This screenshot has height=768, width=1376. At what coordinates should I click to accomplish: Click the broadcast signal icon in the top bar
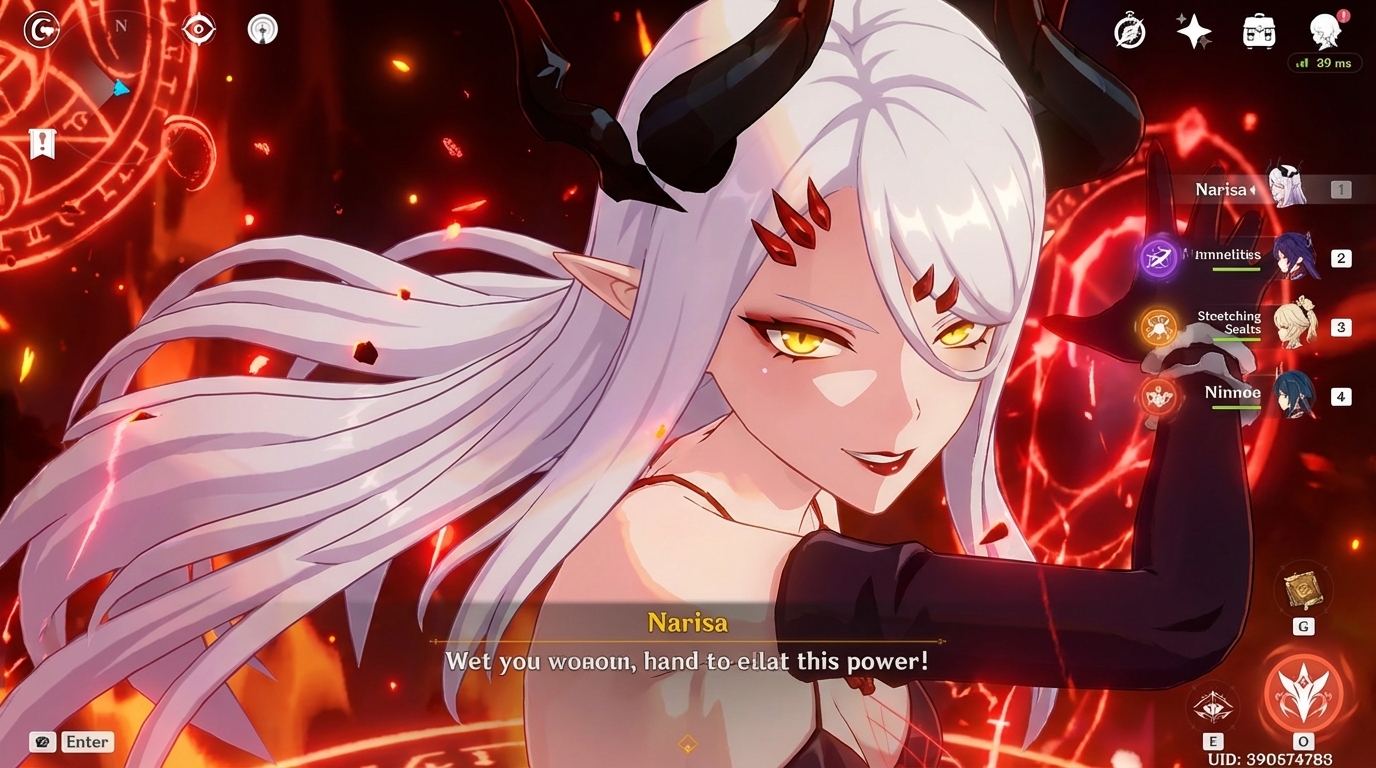tap(261, 28)
